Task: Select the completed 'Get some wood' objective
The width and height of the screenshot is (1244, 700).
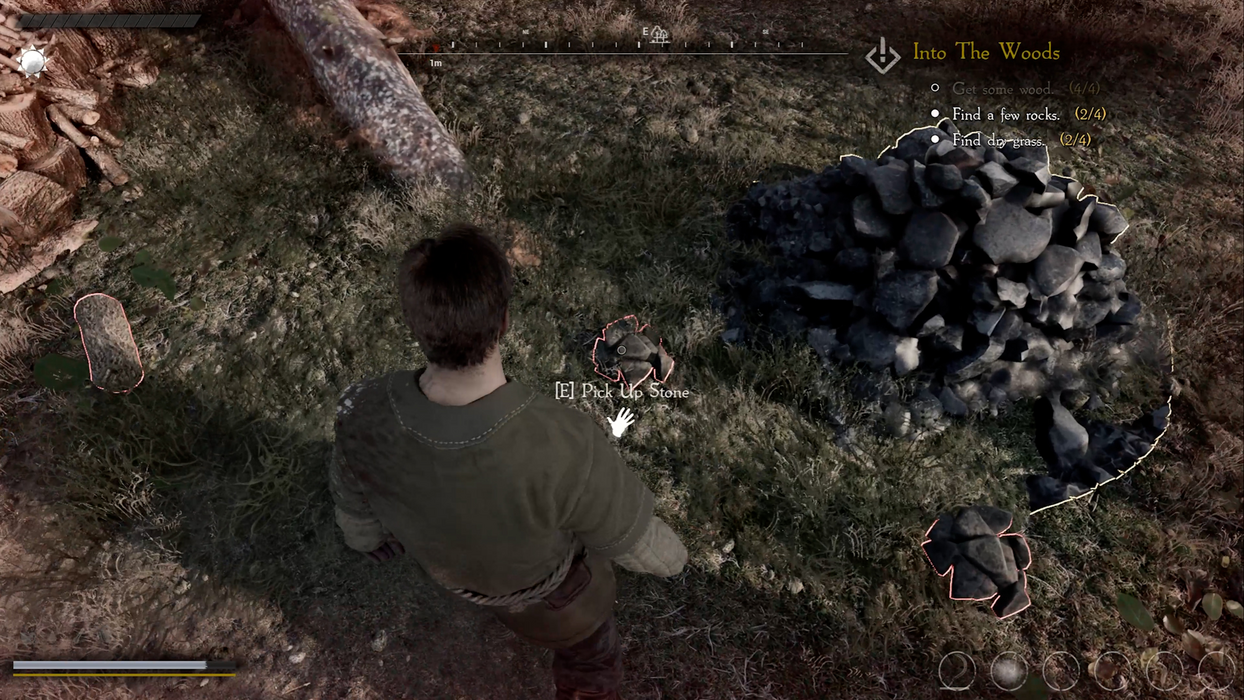Action: [x=1000, y=89]
